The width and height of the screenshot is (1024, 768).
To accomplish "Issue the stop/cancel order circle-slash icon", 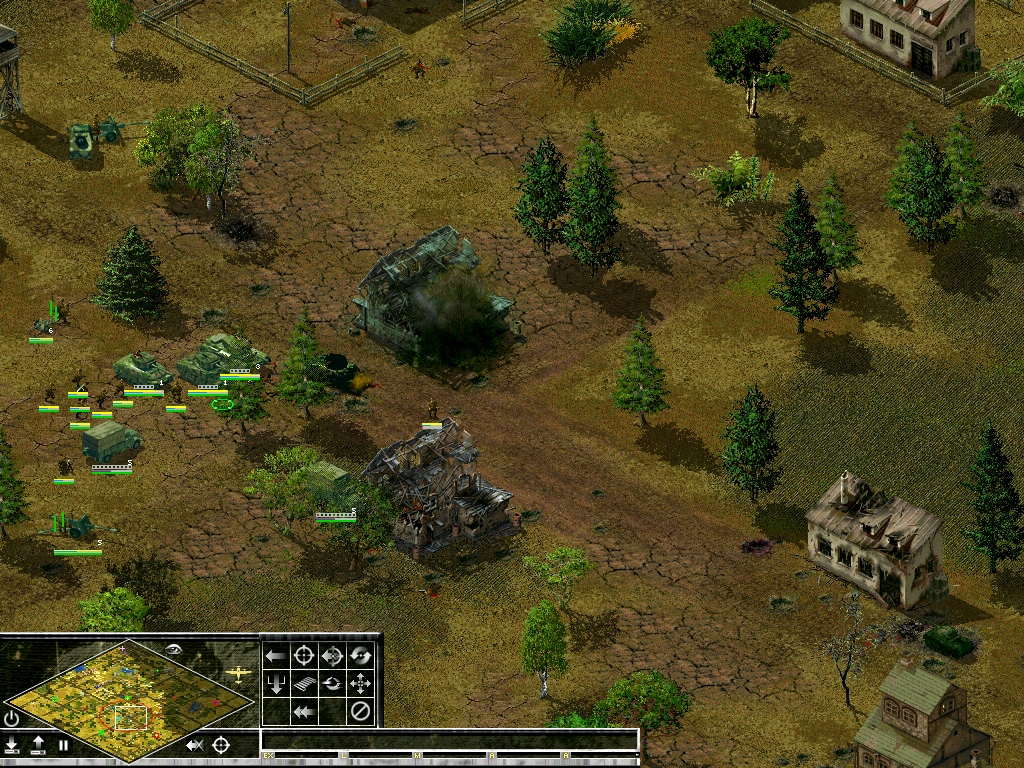I will [360, 712].
